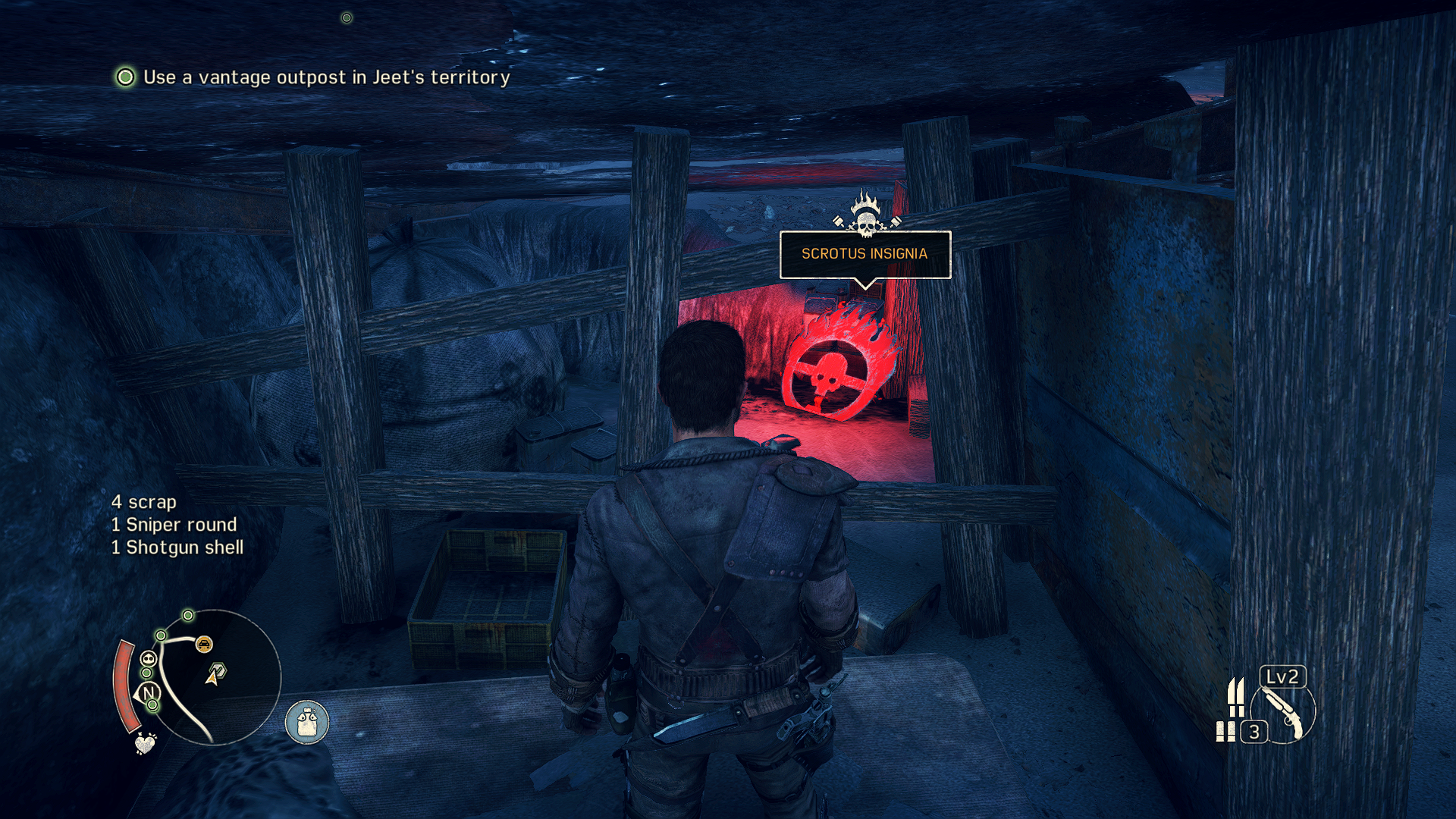This screenshot has width=1456, height=819.
Task: Select the water canteen icon
Action: pos(307,722)
